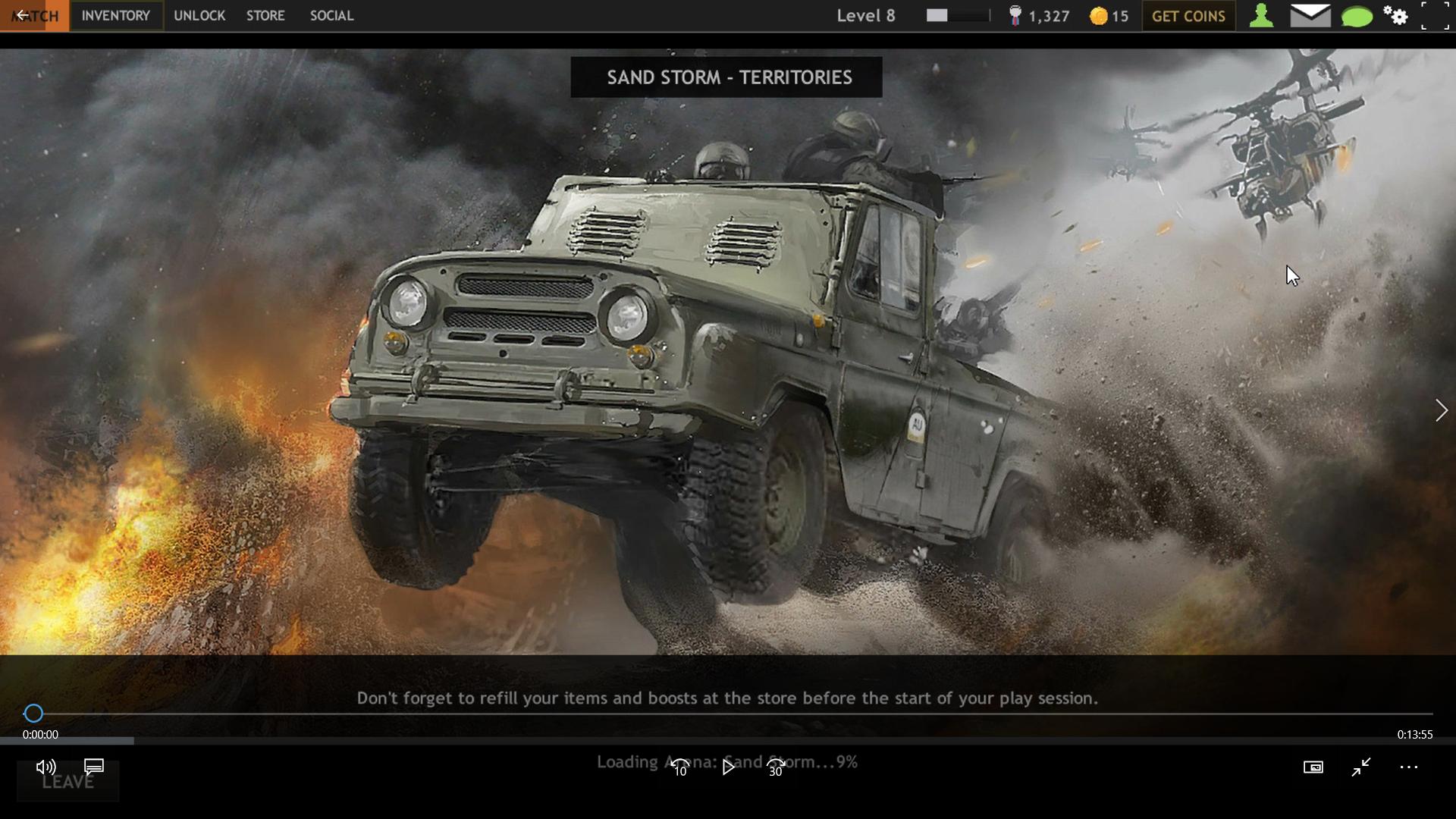Image resolution: width=1456 pixels, height=819 pixels.
Task: Open the video player's more options menu
Action: point(1408,767)
